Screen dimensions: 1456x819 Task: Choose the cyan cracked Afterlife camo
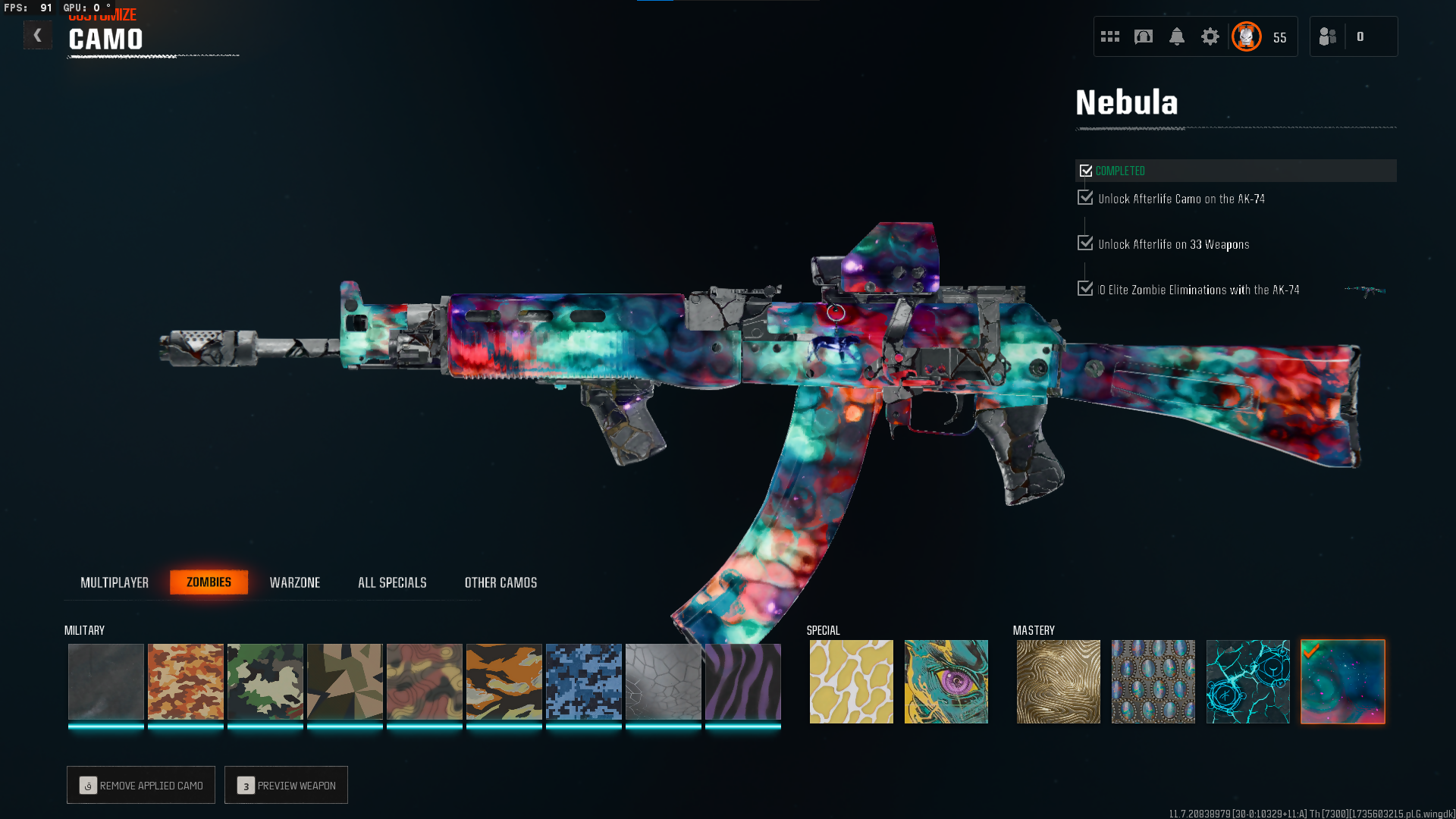[x=1248, y=682]
